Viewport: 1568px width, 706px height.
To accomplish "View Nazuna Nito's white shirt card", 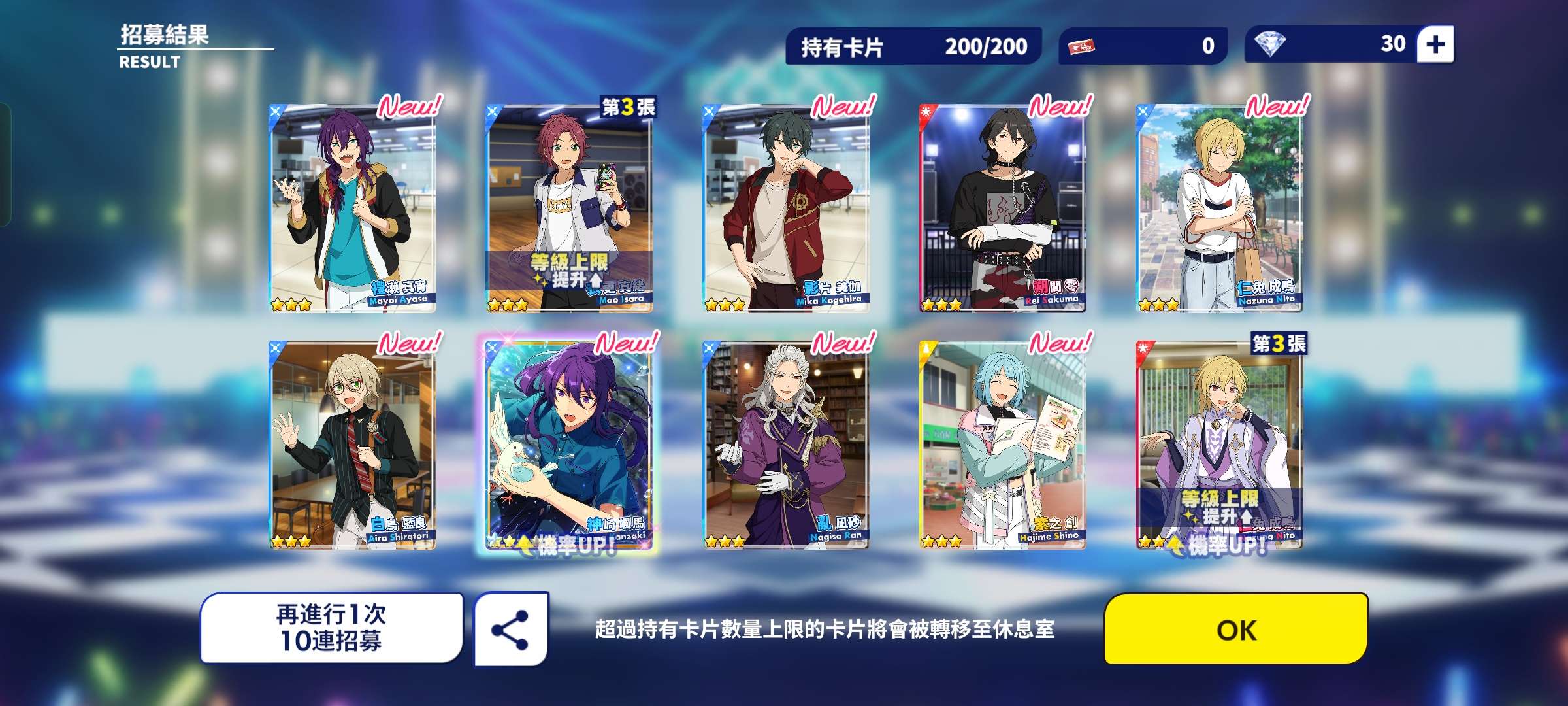I will (x=1219, y=208).
